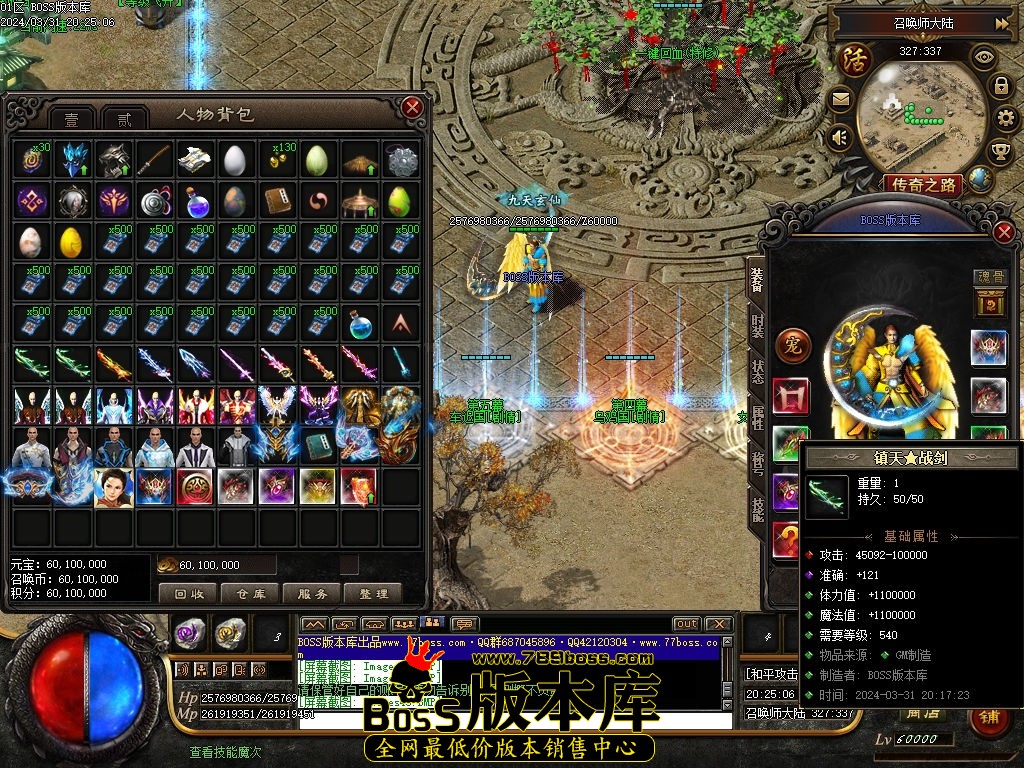Select the female portrait item
Image resolution: width=1024 pixels, height=768 pixels.
(x=112, y=487)
